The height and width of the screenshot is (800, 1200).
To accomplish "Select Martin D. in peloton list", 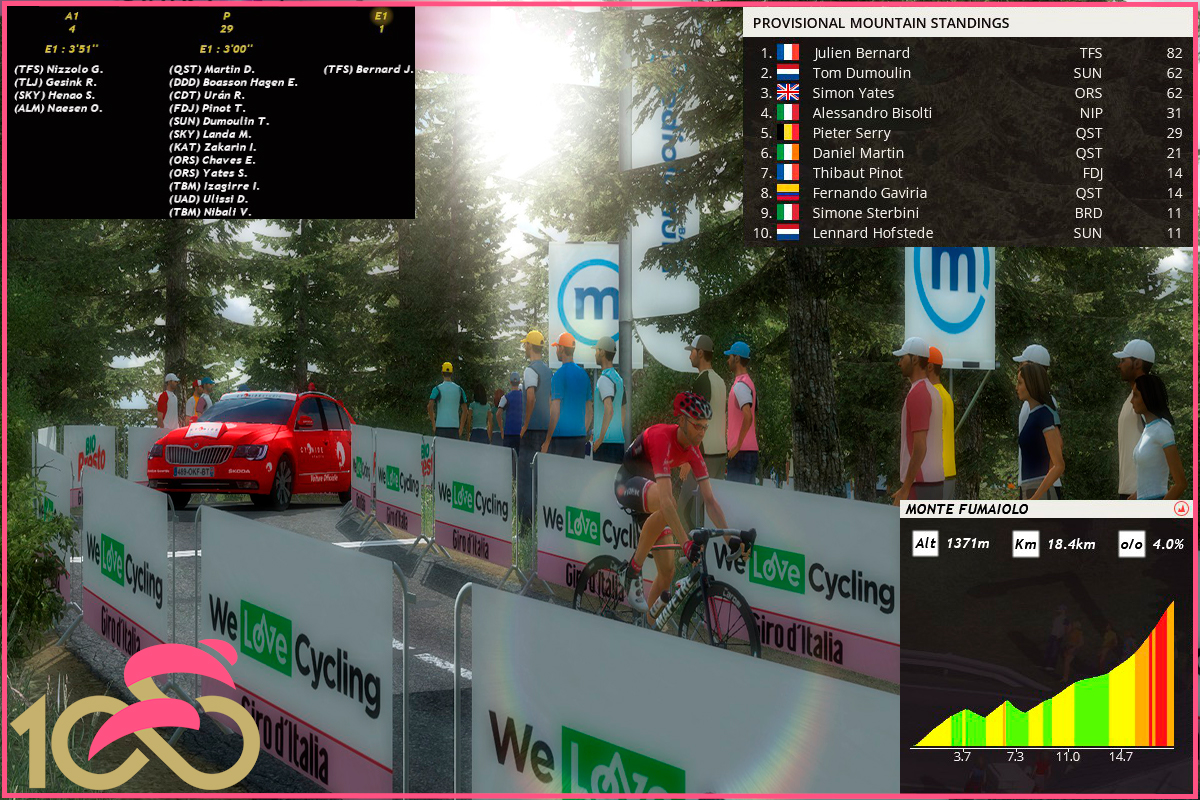I will pos(212,69).
